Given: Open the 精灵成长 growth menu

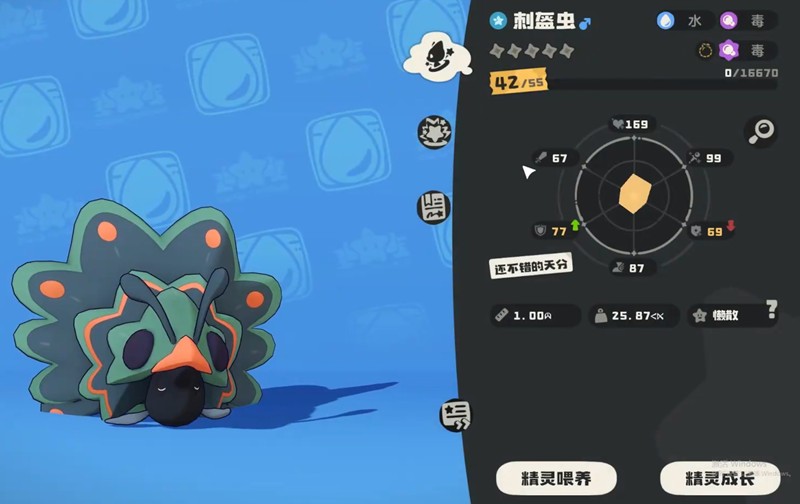Looking at the screenshot, I should pos(720,477).
